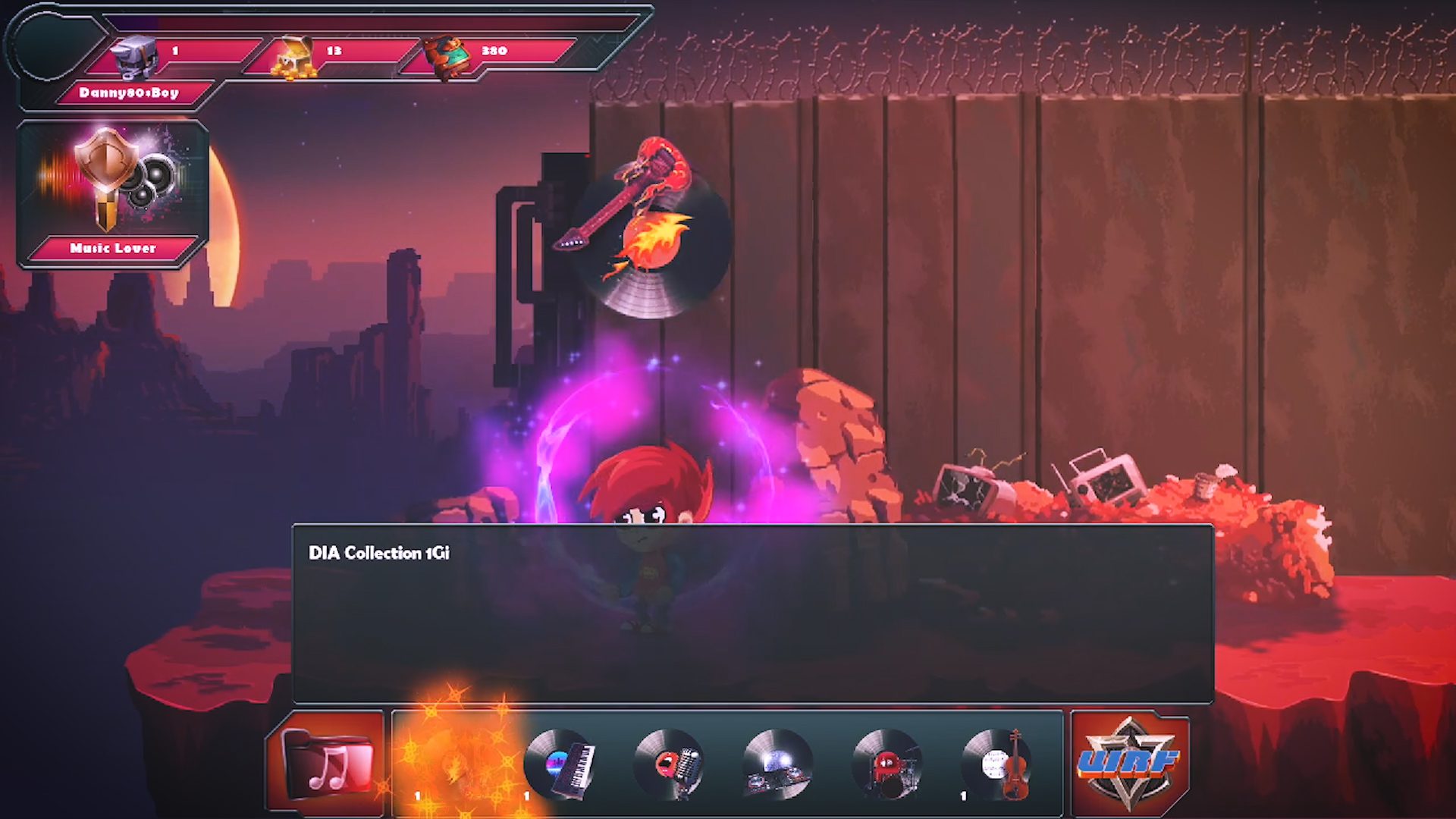Open the WRF emblem button

[x=1129, y=763]
